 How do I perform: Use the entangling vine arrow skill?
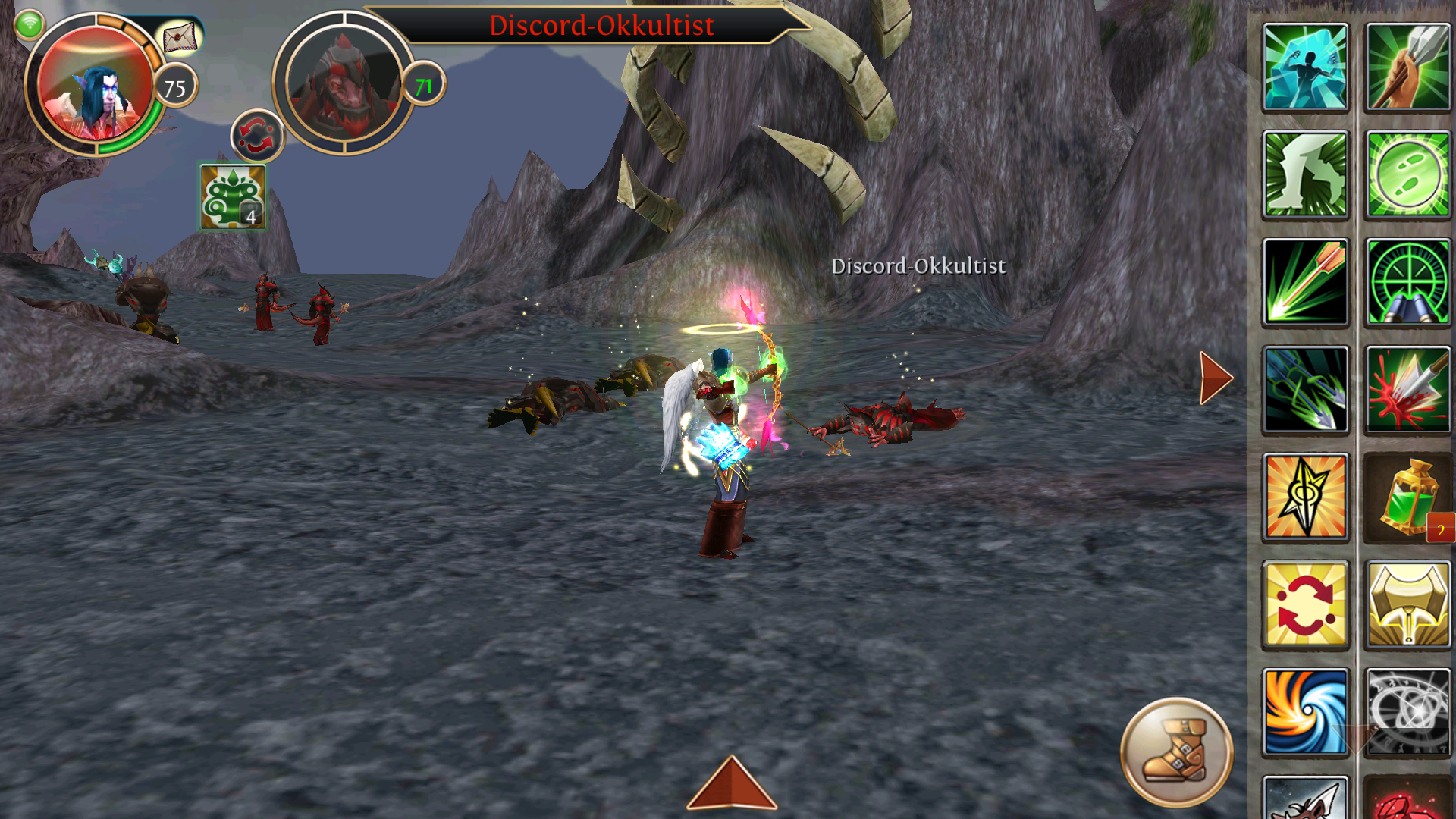(x=1305, y=390)
